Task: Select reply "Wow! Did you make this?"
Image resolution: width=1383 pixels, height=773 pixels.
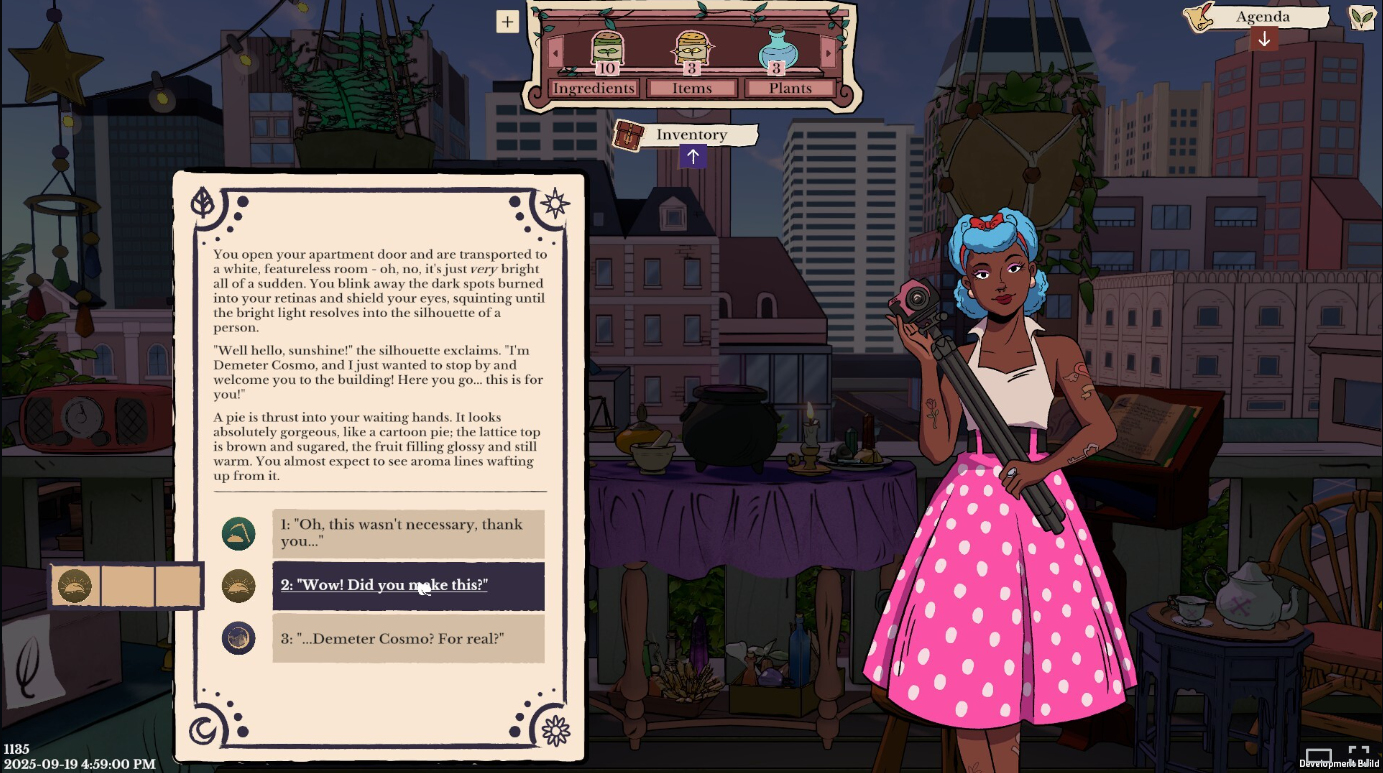Action: point(408,585)
